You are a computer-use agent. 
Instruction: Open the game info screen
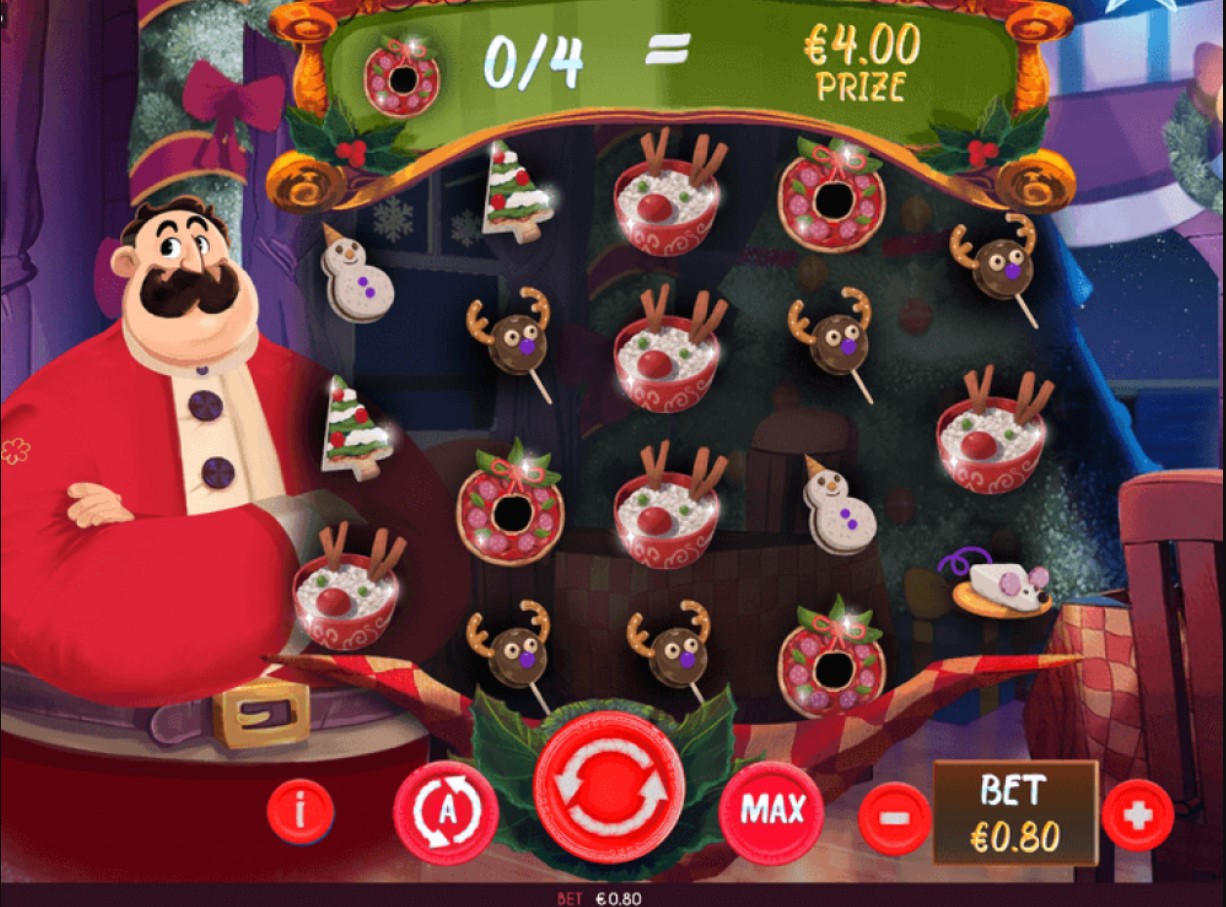click(x=300, y=809)
